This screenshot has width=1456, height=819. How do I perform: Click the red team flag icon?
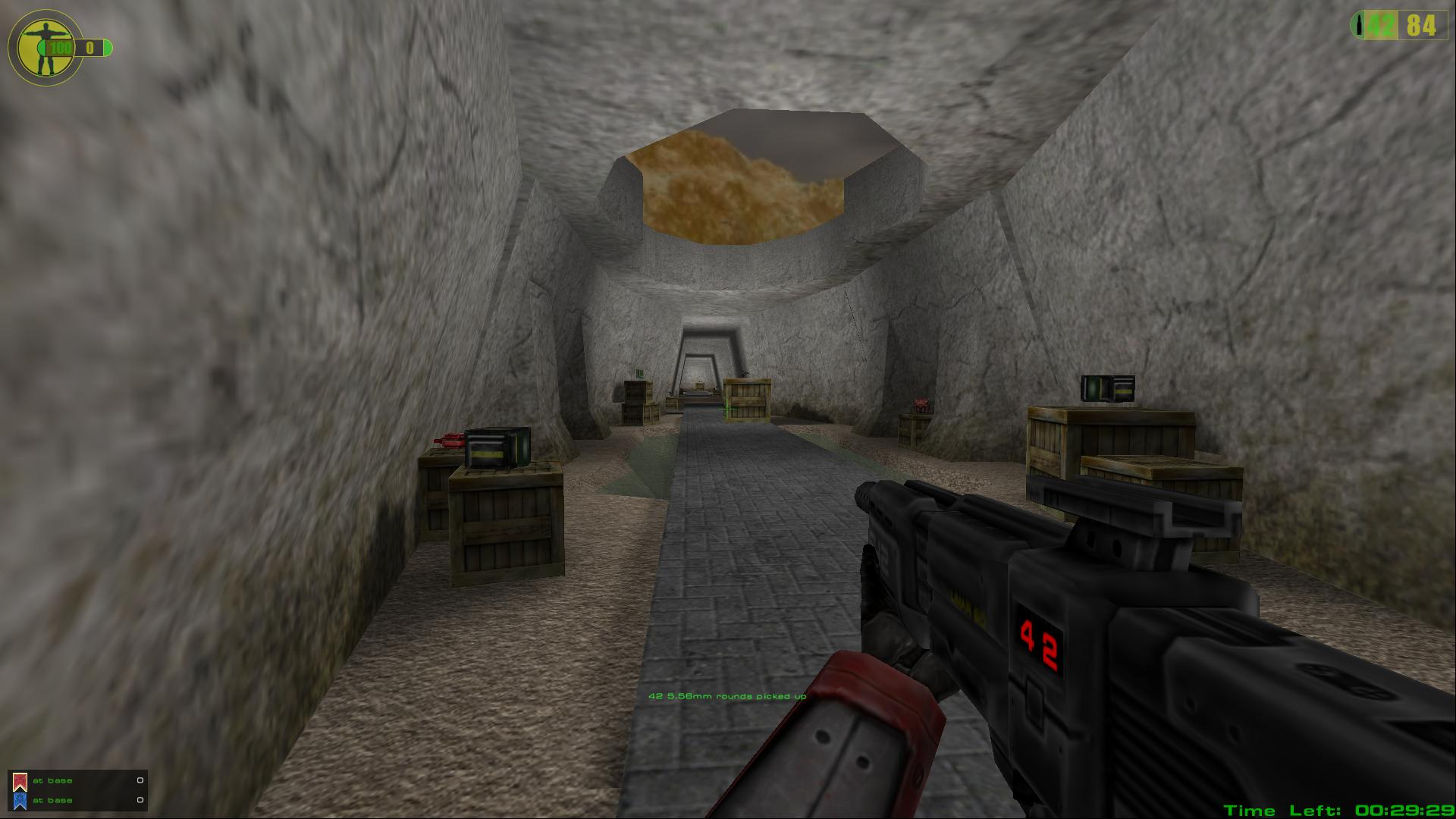(x=20, y=781)
